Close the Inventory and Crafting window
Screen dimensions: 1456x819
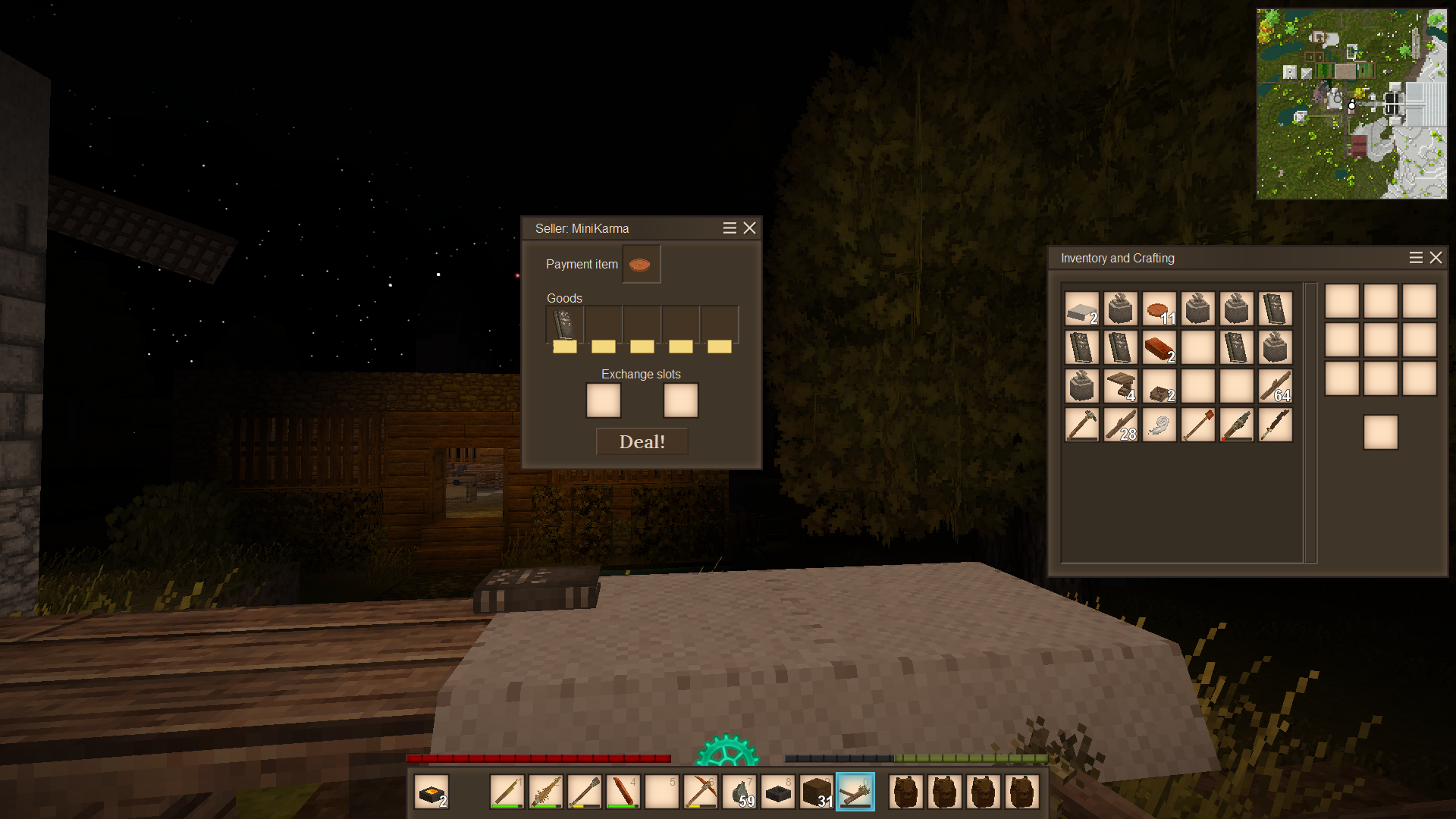click(1436, 258)
